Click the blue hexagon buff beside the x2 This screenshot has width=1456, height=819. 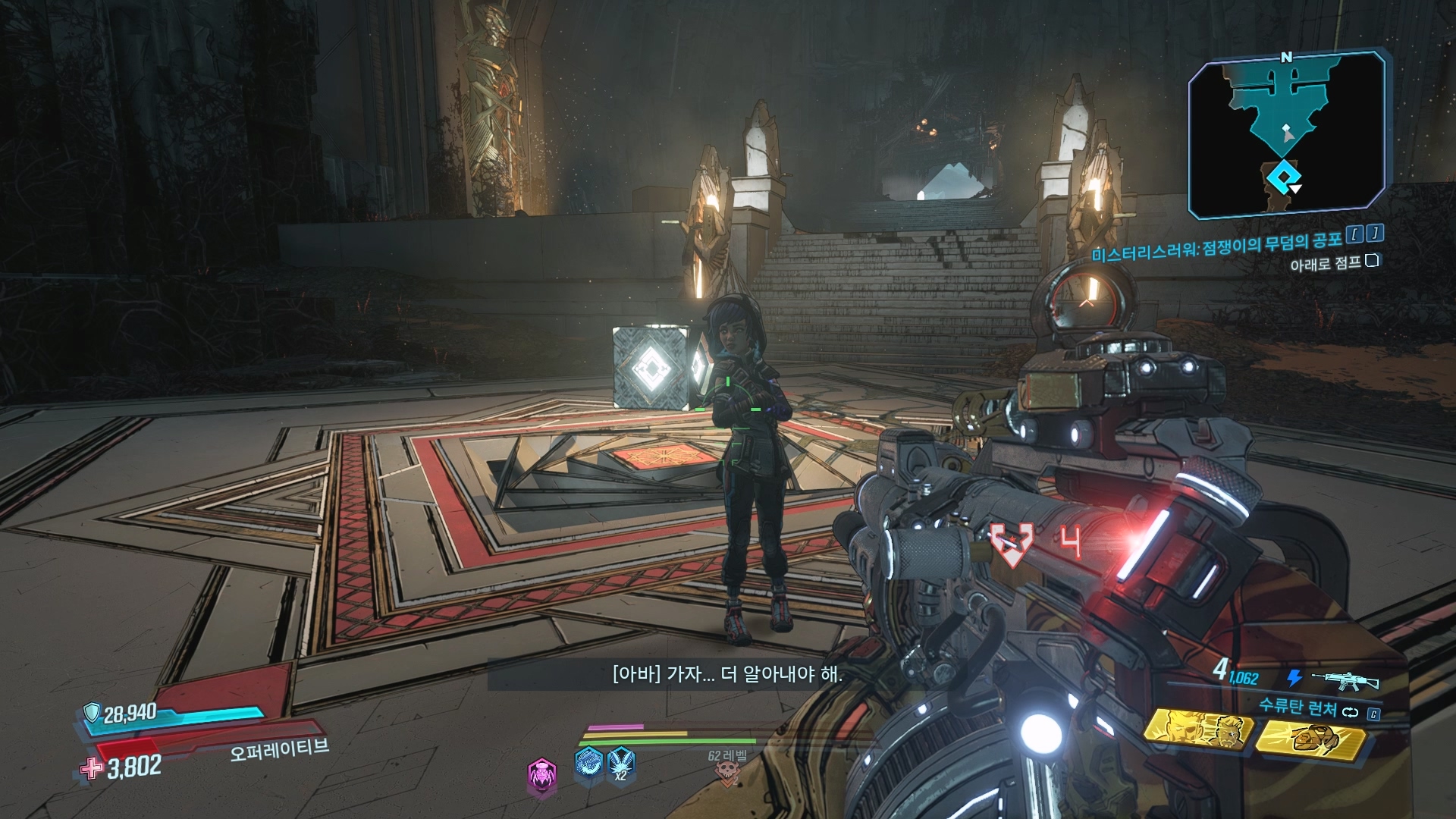click(x=588, y=763)
